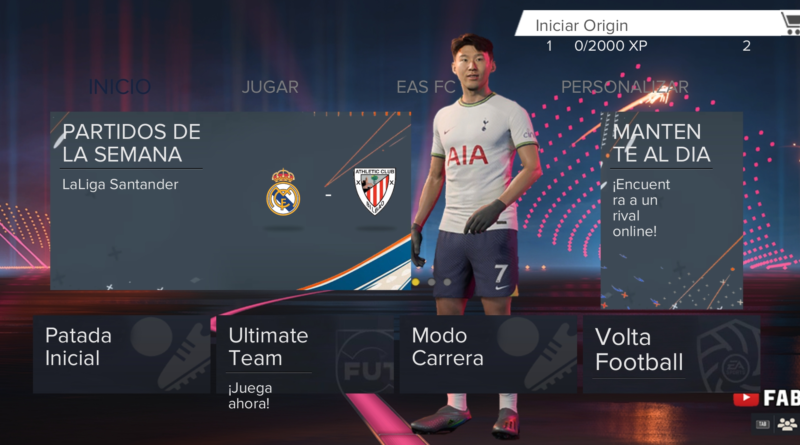The image size is (800, 445).
Task: Choose Volta Football
Action: [671, 355]
